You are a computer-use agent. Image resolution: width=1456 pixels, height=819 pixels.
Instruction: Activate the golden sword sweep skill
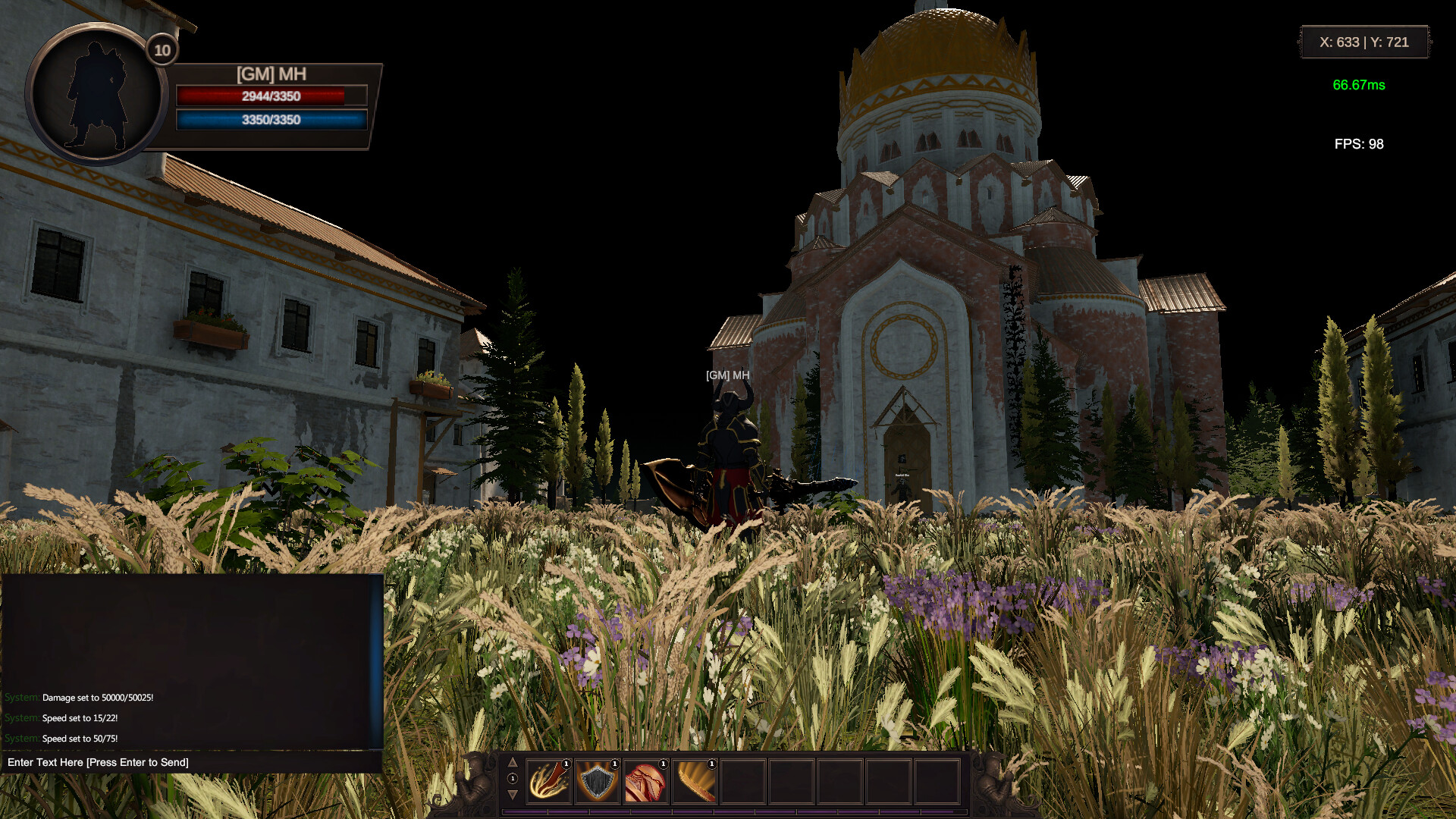pos(696,781)
